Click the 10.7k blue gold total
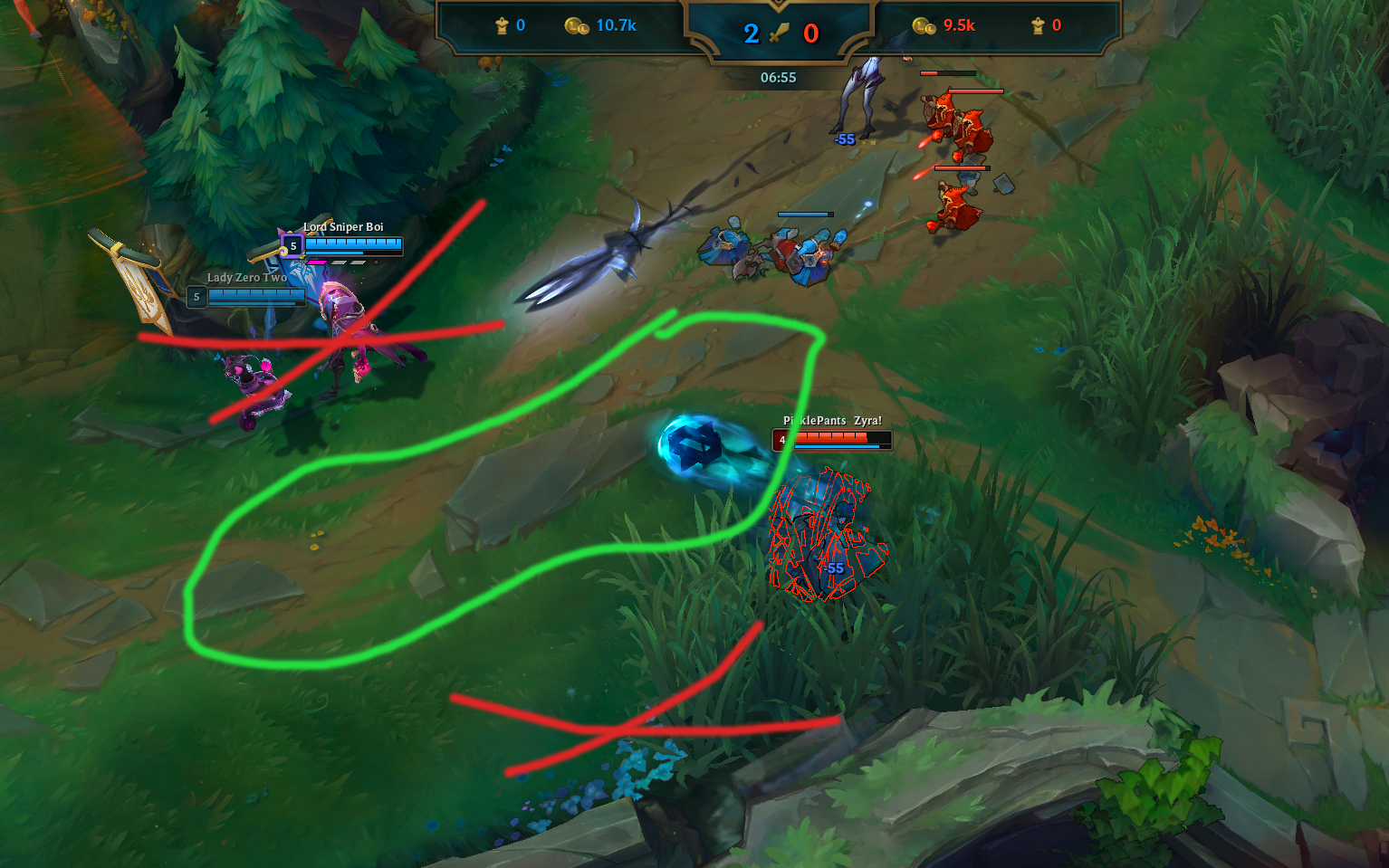This screenshot has height=868, width=1389. point(616,25)
